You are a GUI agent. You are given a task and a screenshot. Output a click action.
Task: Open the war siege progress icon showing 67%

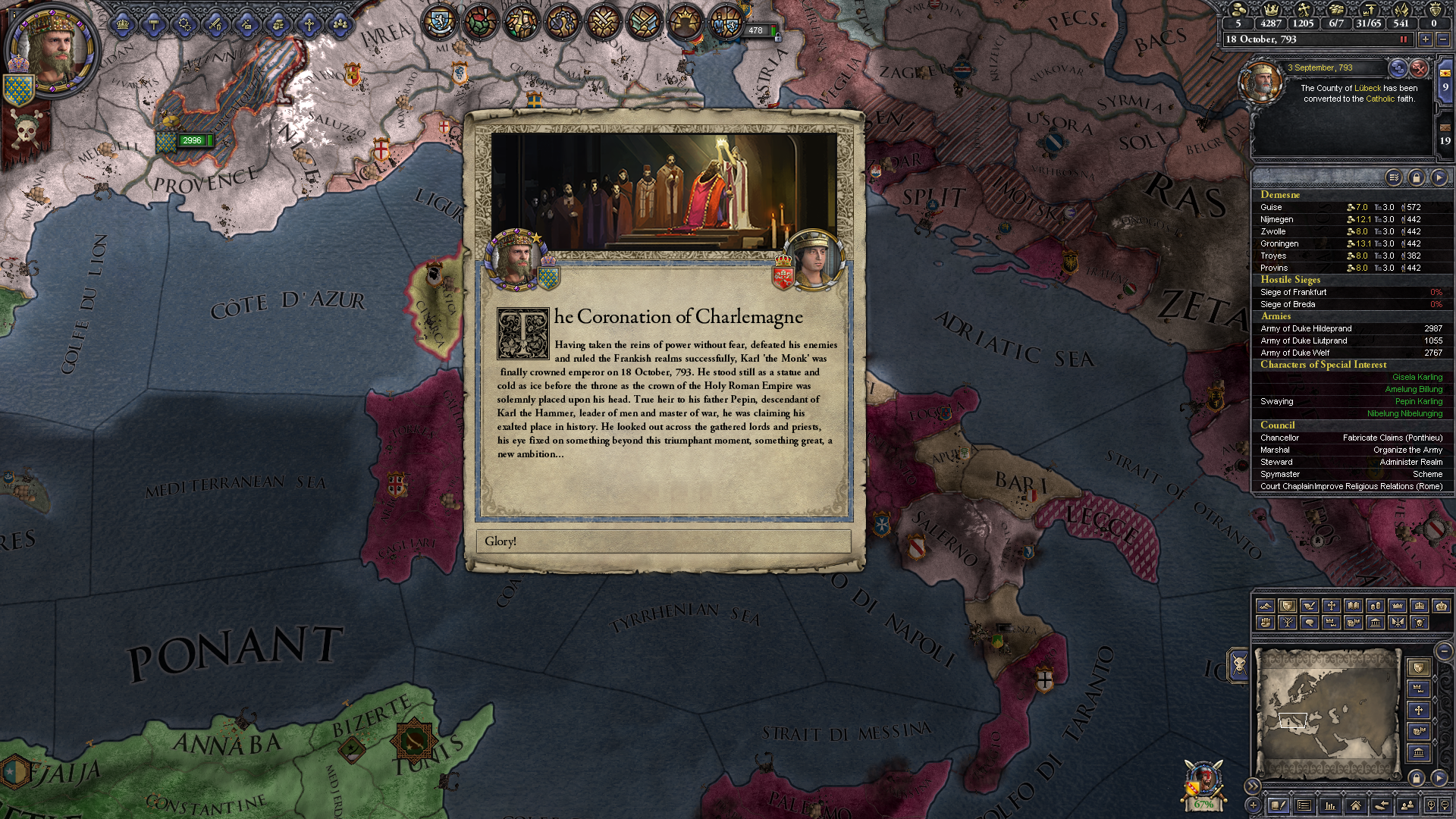[1203, 785]
